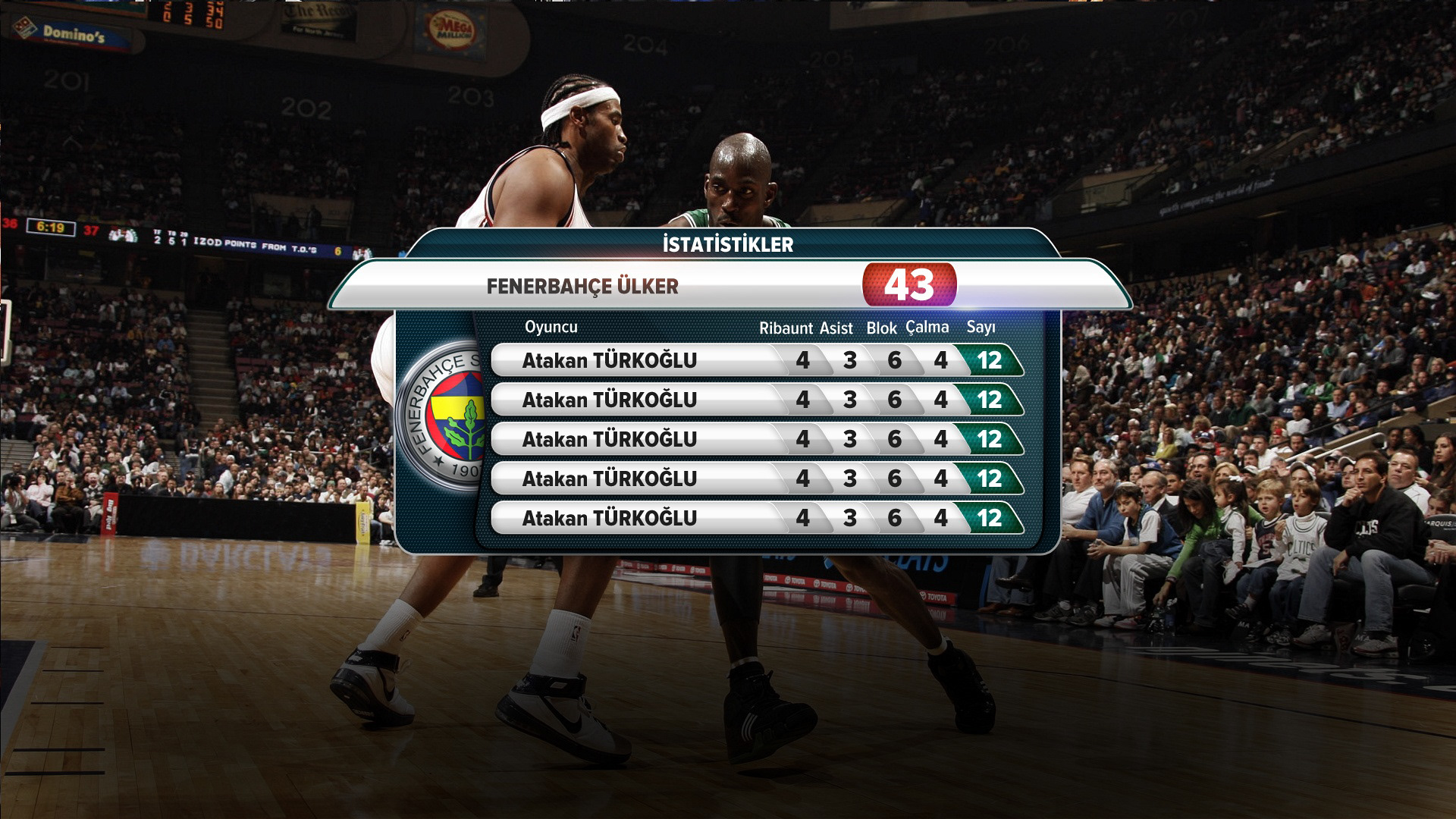Click the Oyuncu column header
The width and height of the screenshot is (1456, 819).
click(x=551, y=327)
